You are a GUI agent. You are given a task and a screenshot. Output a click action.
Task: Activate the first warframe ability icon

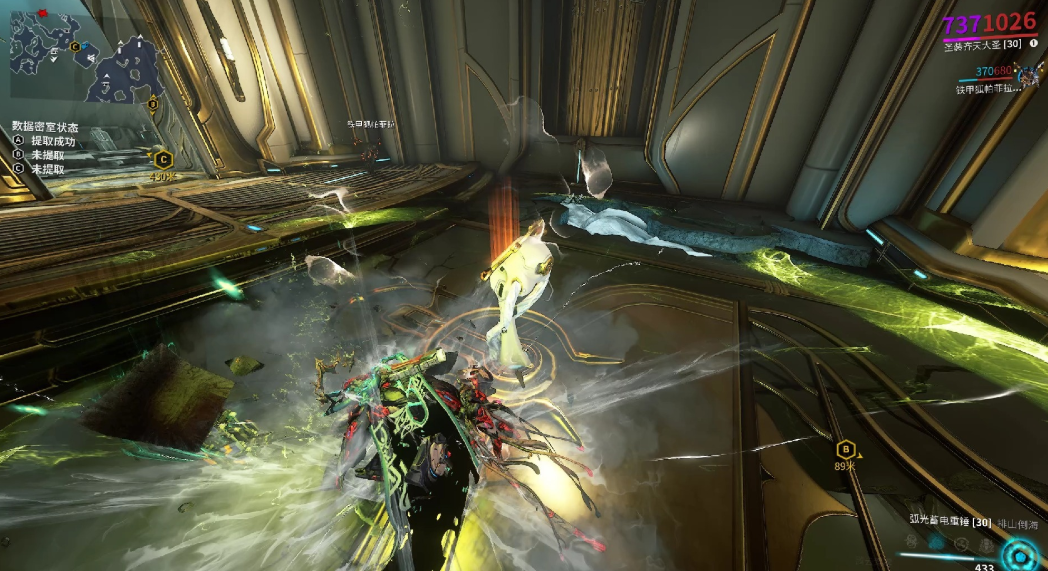912,540
